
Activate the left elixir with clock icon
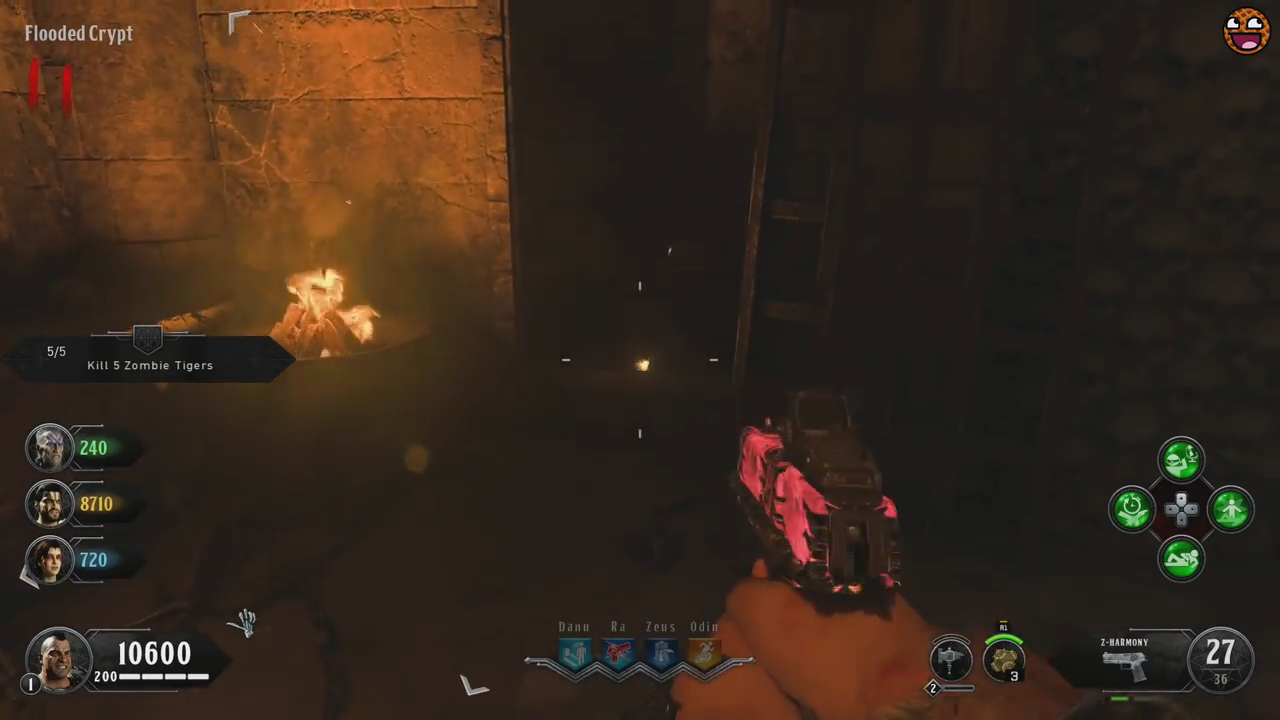click(1132, 509)
